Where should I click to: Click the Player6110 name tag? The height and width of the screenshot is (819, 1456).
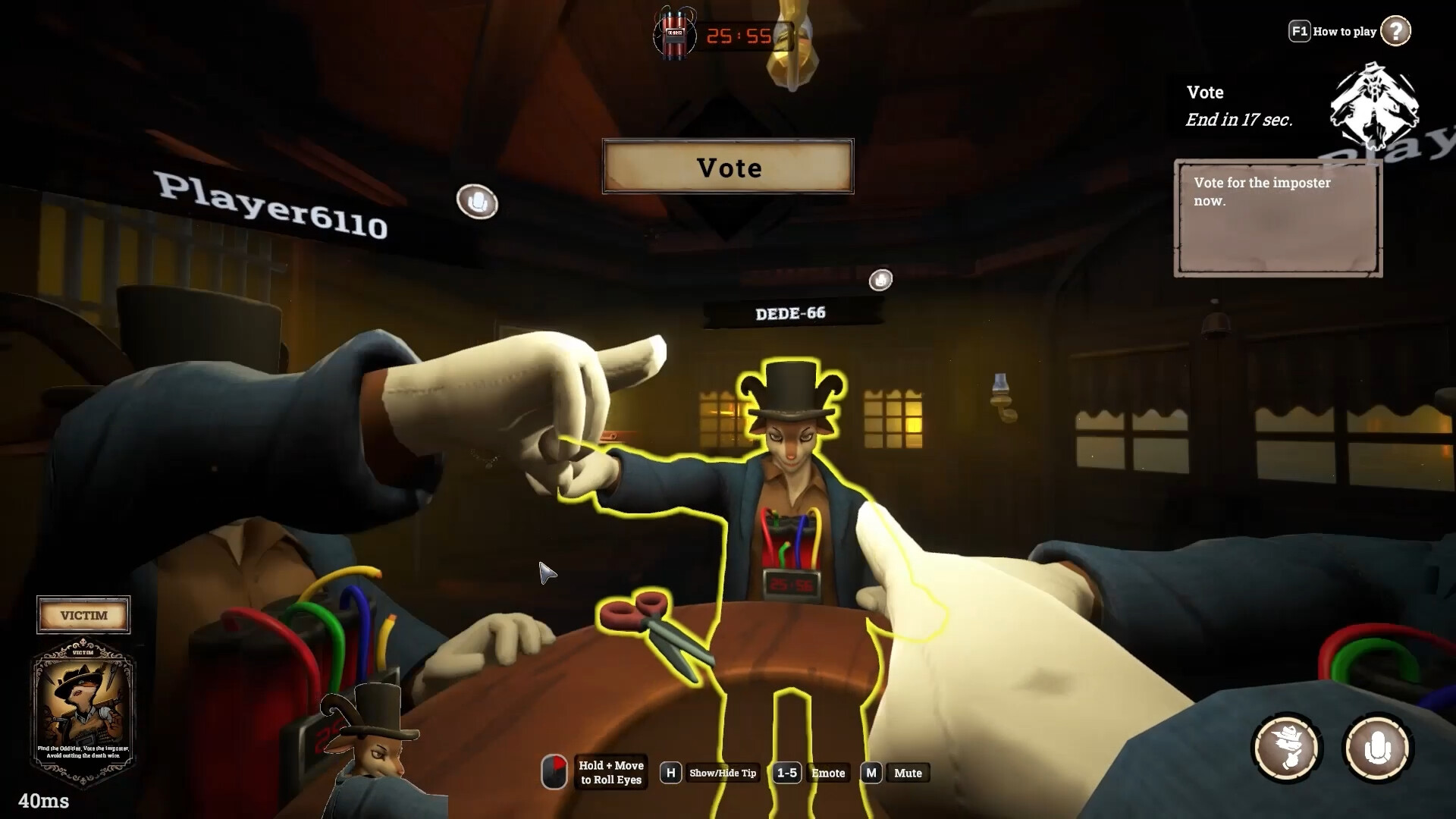(269, 205)
